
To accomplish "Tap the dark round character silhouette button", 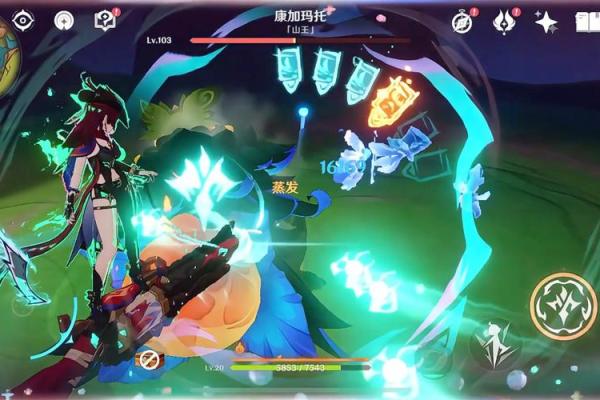I will click(x=495, y=345).
